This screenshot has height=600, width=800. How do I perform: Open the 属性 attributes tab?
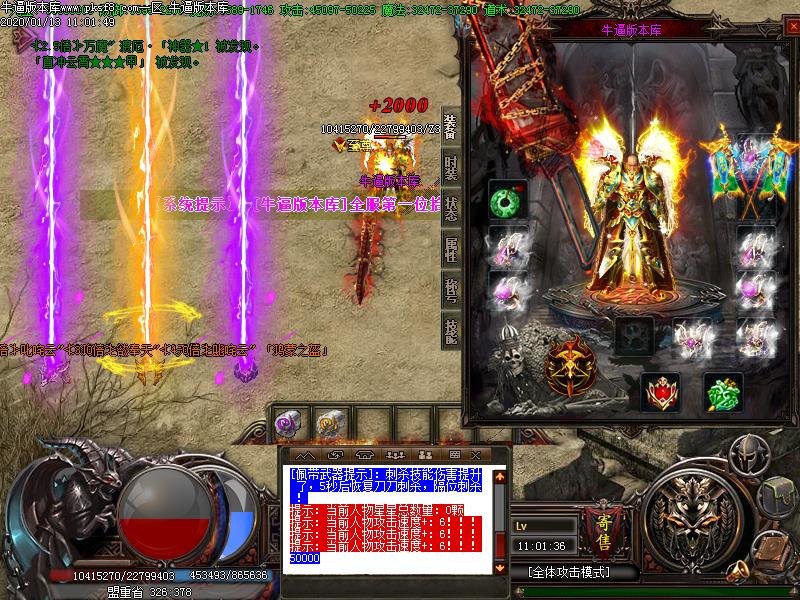(450, 251)
